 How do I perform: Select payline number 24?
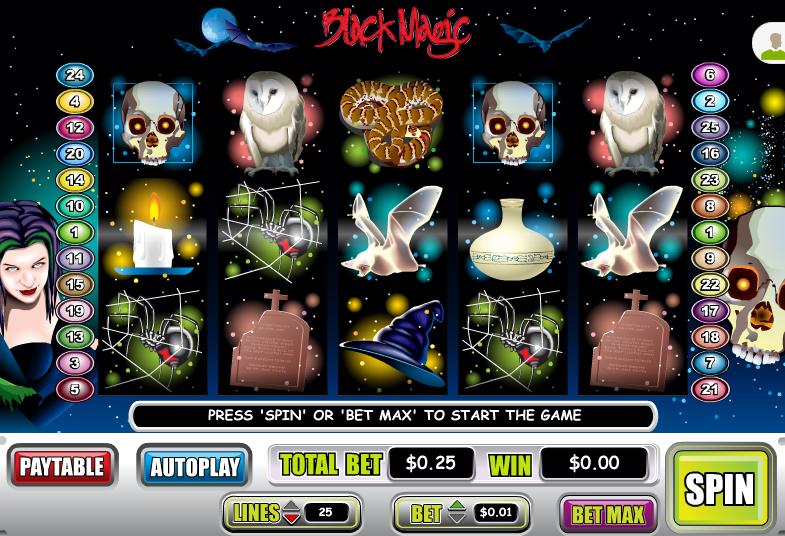click(x=75, y=75)
